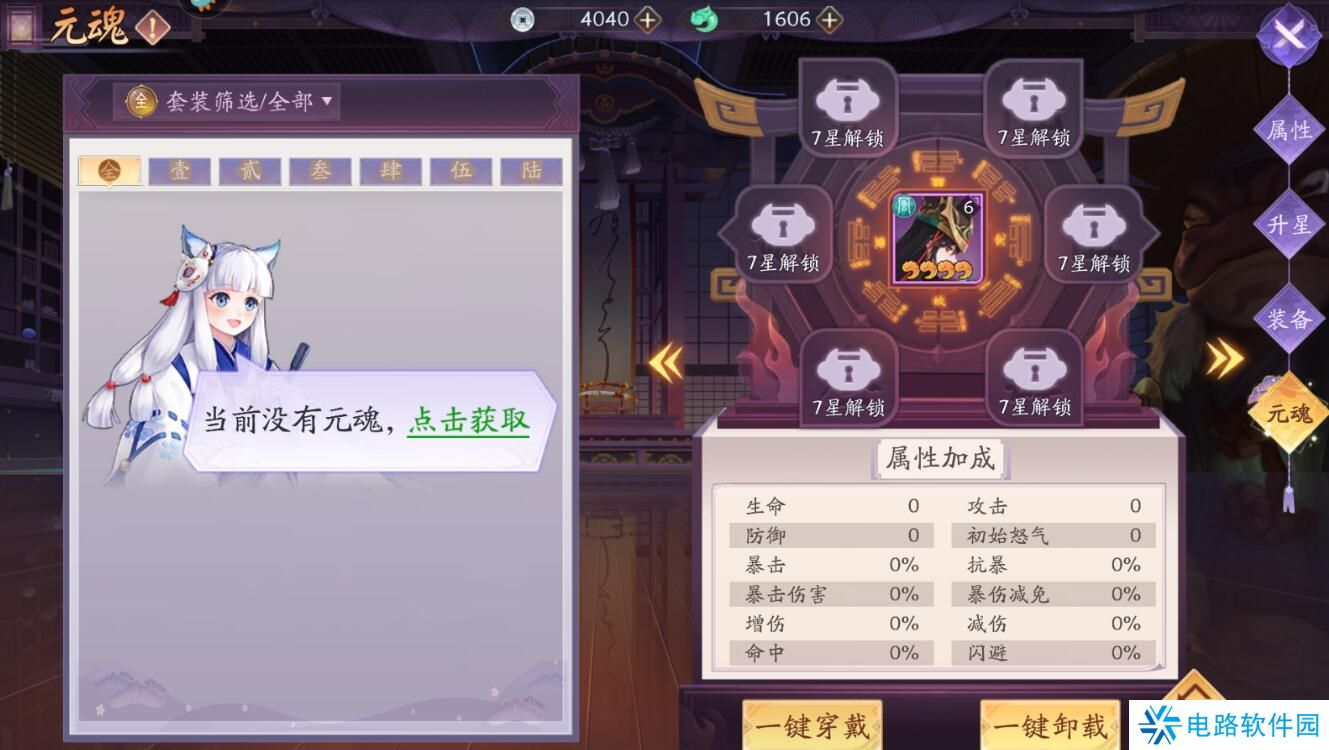Switch to the 壹 tab
The height and width of the screenshot is (750, 1329).
178,170
